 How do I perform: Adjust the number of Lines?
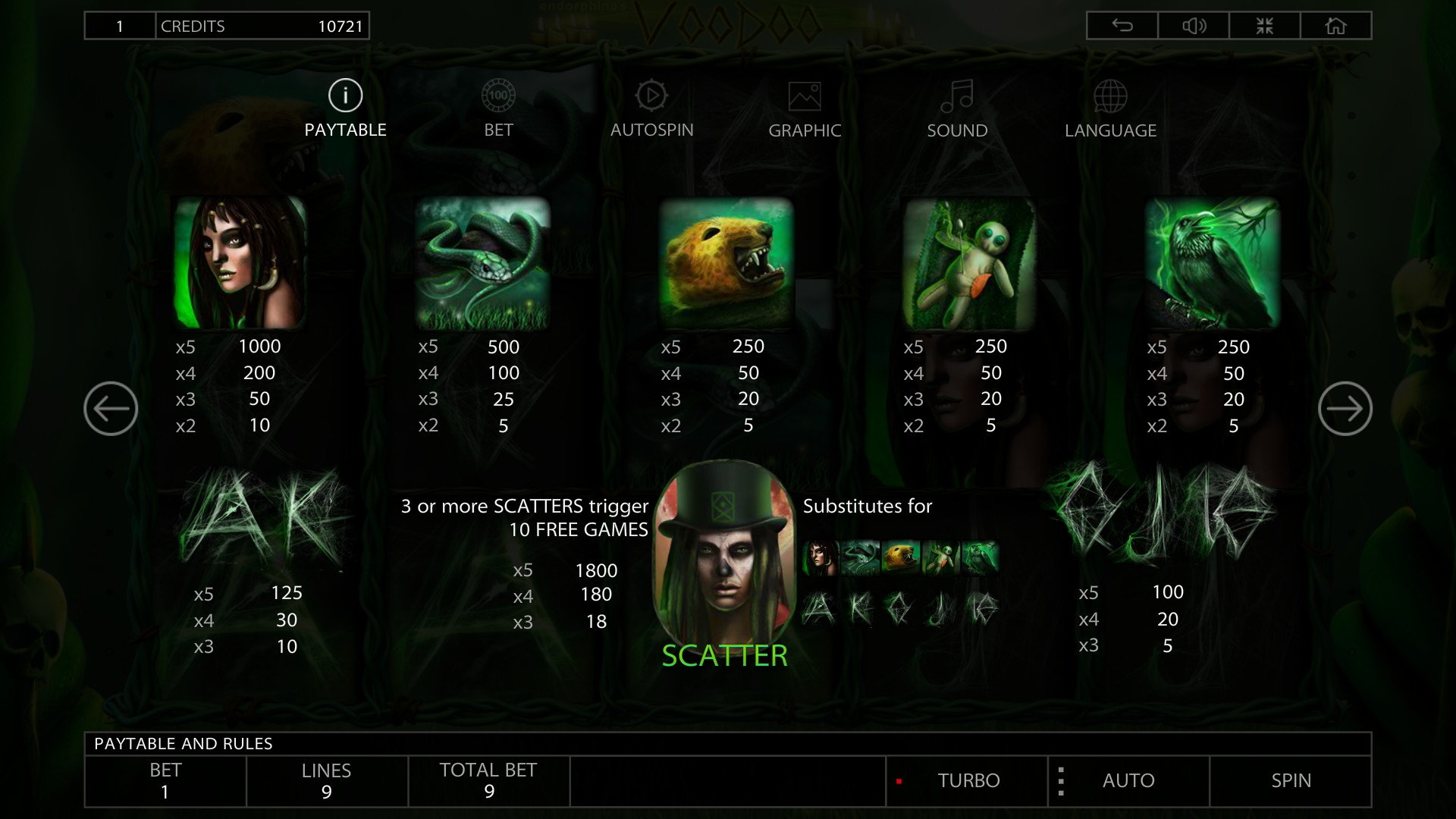[327, 781]
